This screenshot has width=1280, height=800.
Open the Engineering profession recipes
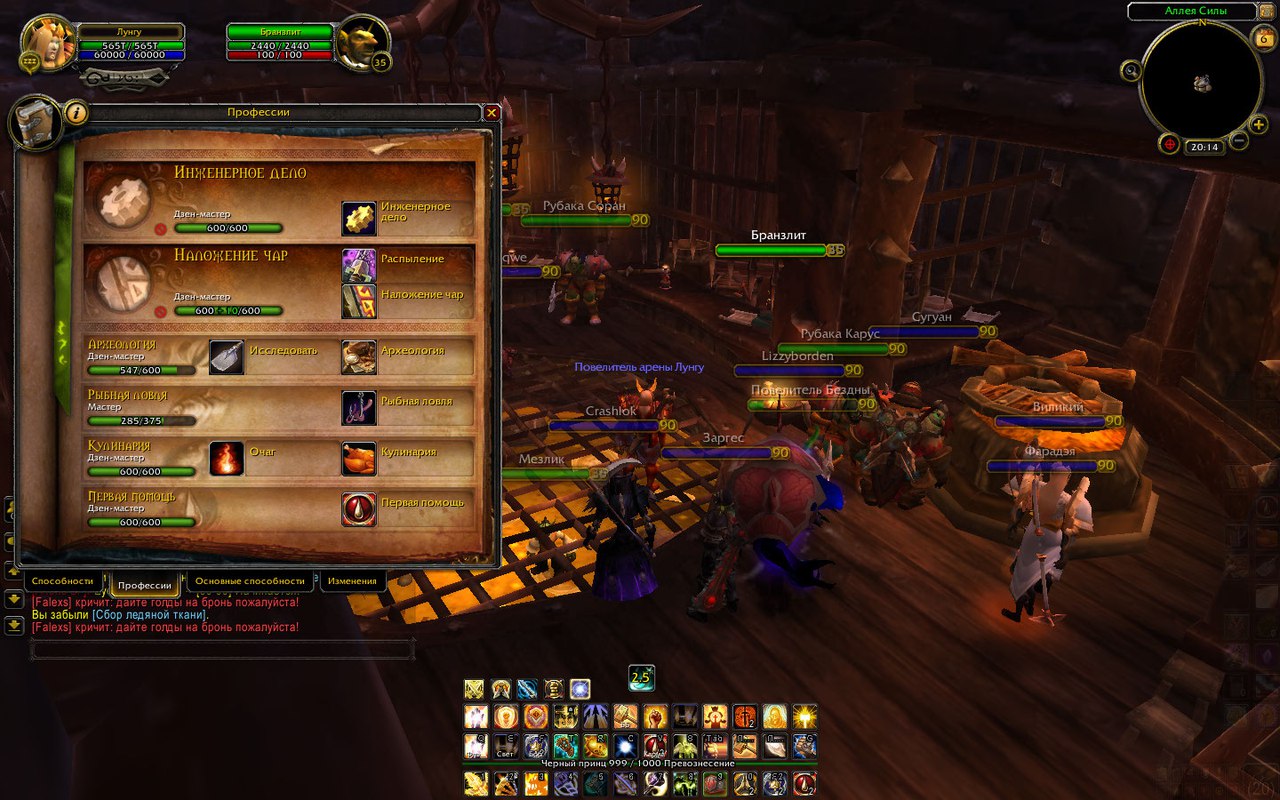pyautogui.click(x=359, y=218)
